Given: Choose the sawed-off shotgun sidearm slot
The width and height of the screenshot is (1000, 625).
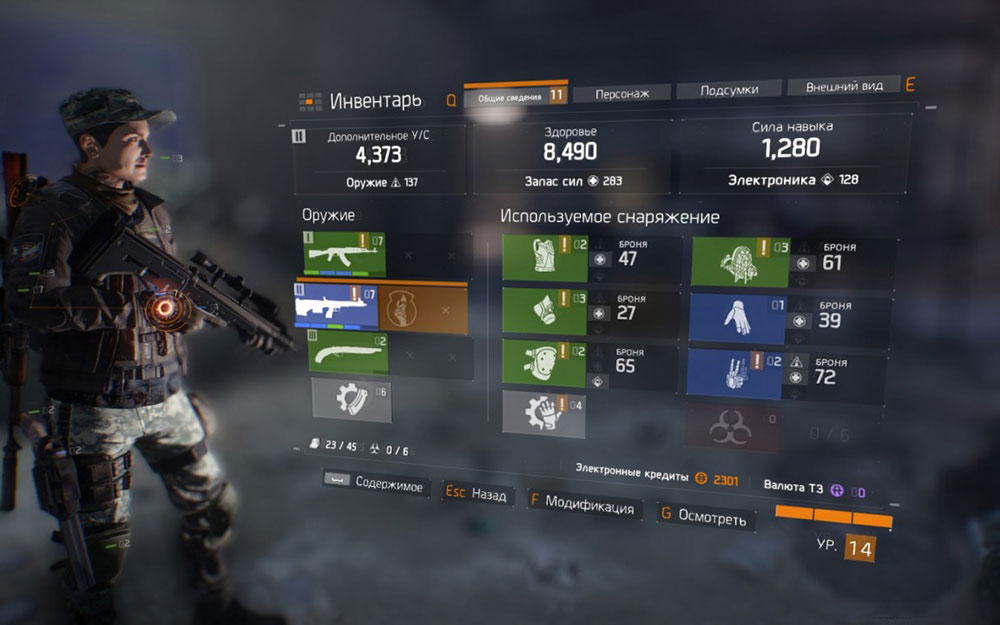Looking at the screenshot, I should (345, 354).
